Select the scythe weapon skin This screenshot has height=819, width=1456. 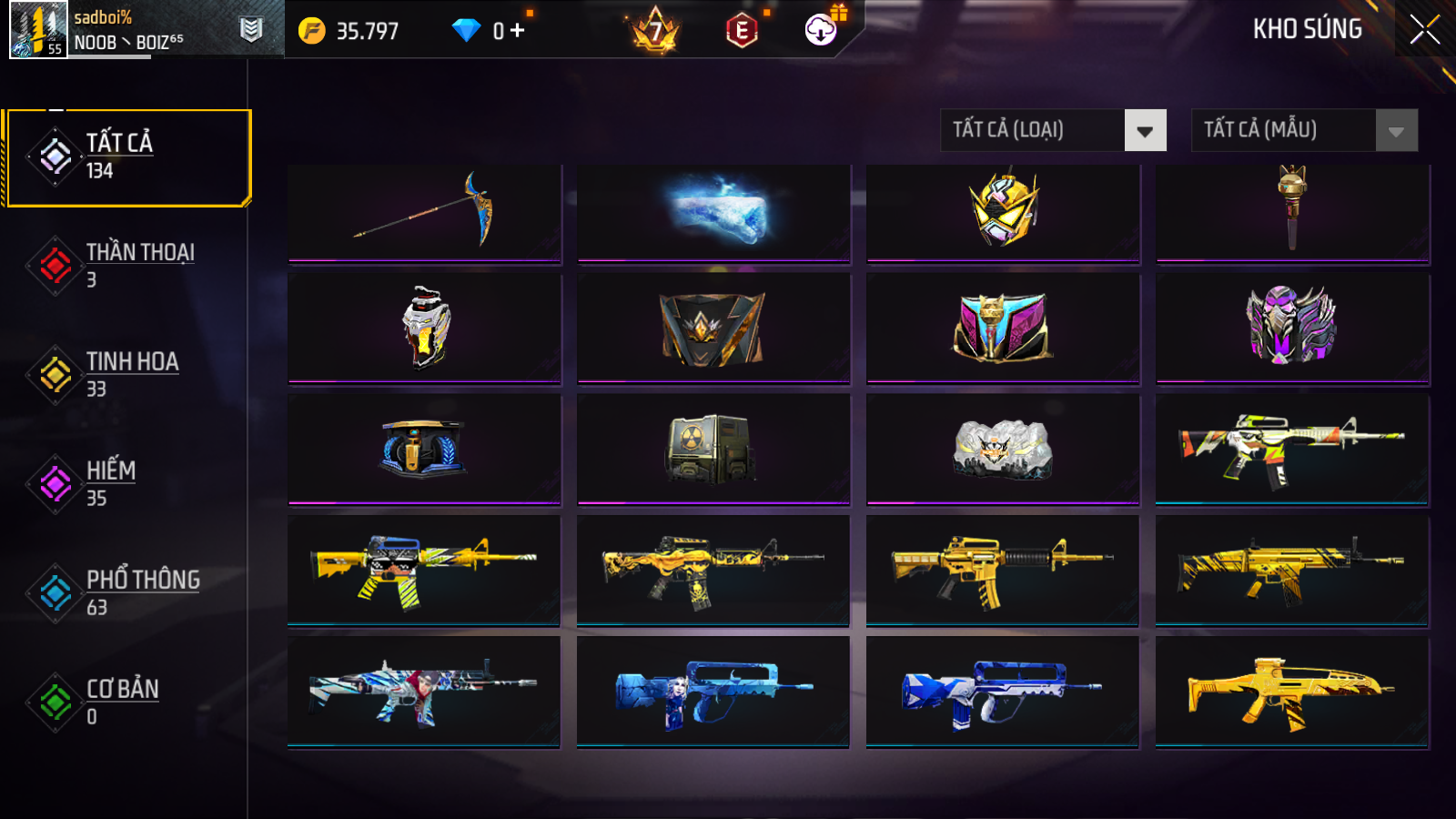tap(424, 212)
